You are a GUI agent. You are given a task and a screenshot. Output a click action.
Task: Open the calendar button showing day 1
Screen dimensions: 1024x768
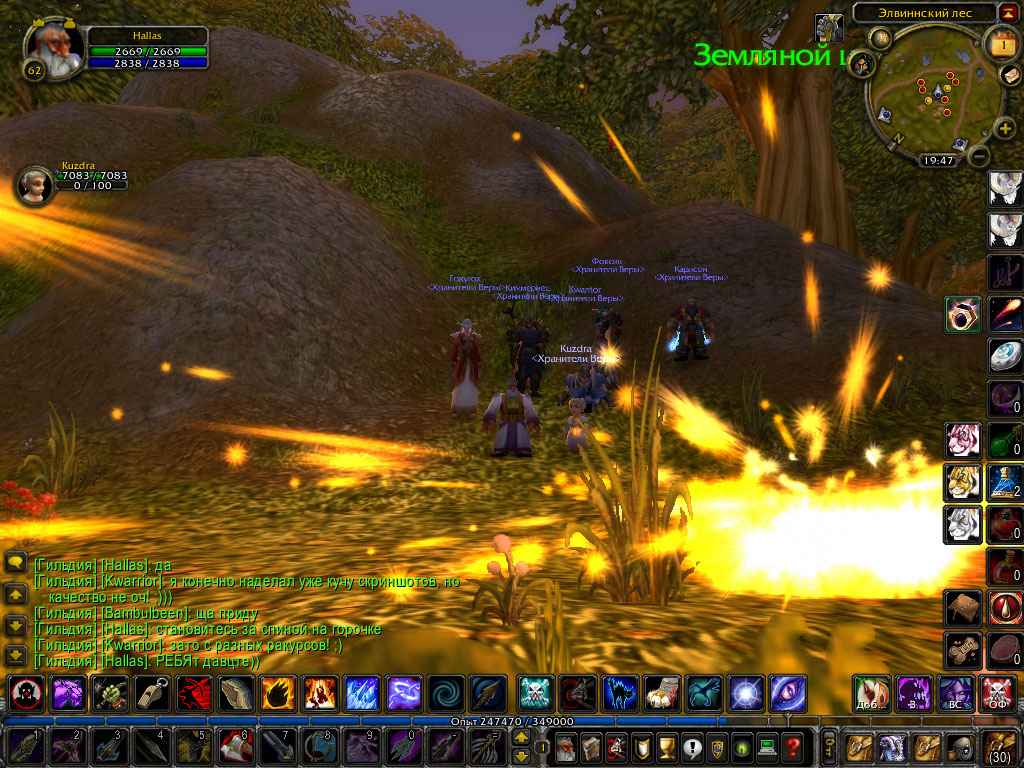coord(1001,44)
